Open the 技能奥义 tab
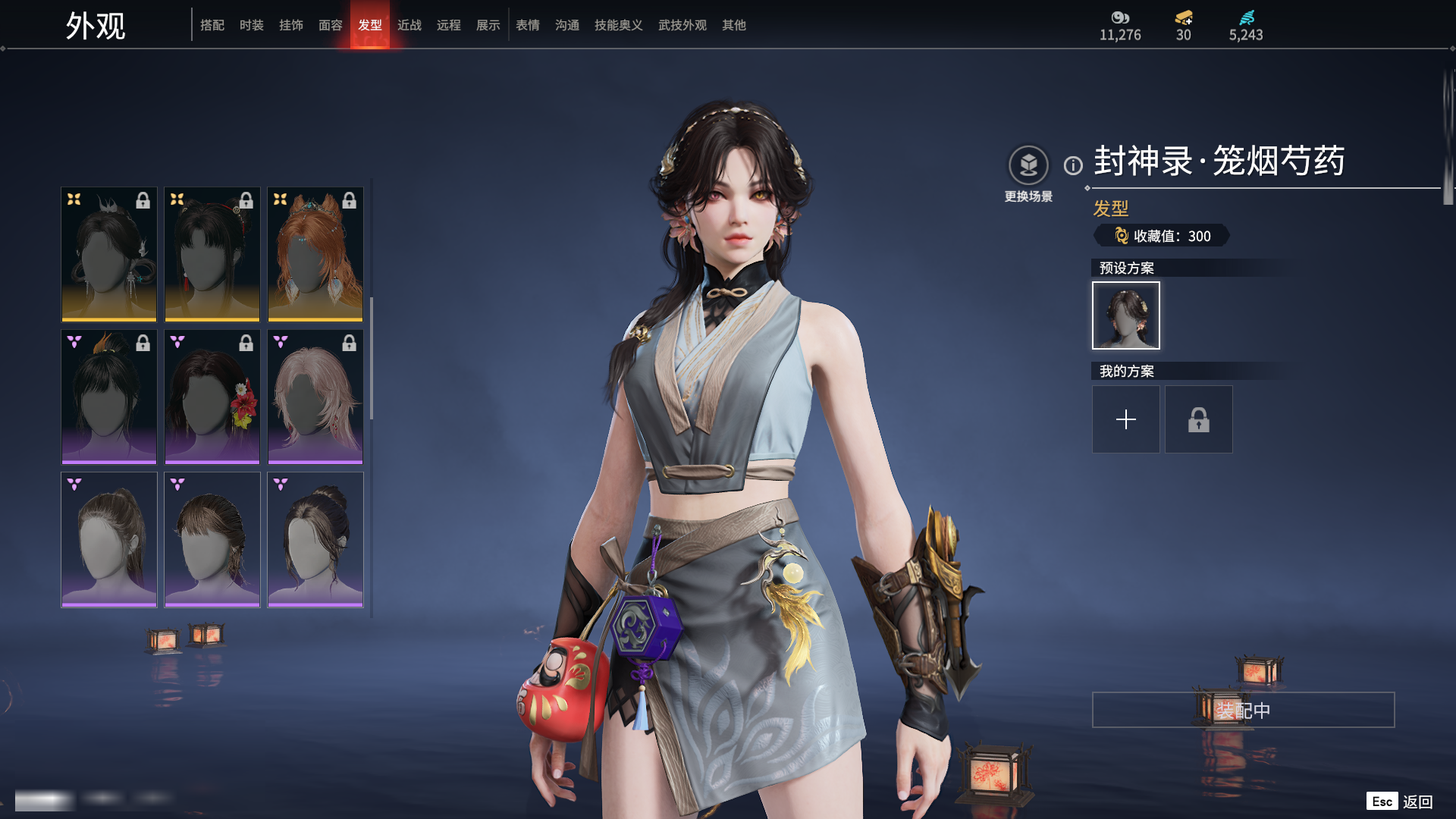The height and width of the screenshot is (819, 1456). click(x=619, y=25)
